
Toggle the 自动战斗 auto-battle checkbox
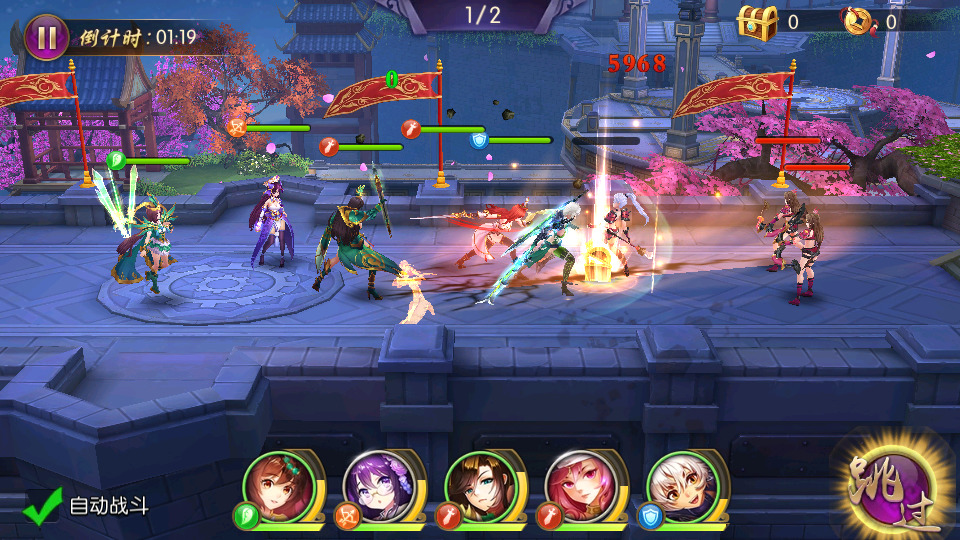[41, 506]
